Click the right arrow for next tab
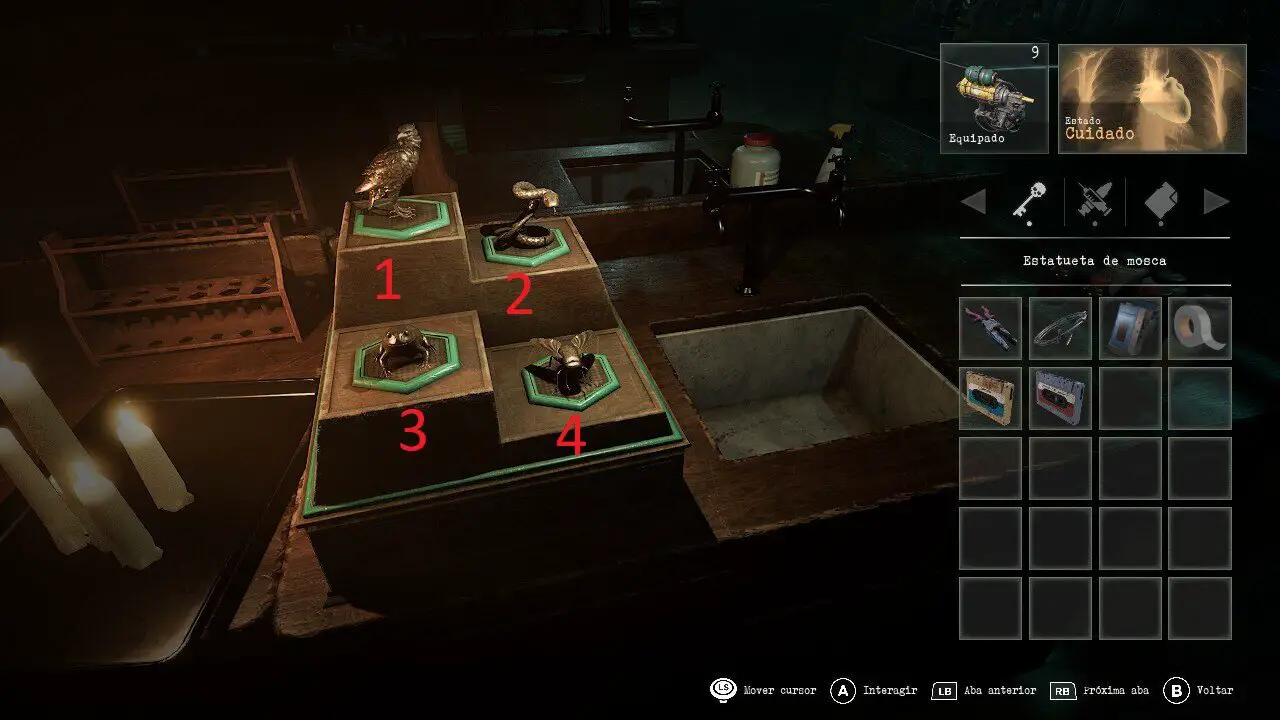Screen dimensions: 1280x720 click(x=1216, y=202)
